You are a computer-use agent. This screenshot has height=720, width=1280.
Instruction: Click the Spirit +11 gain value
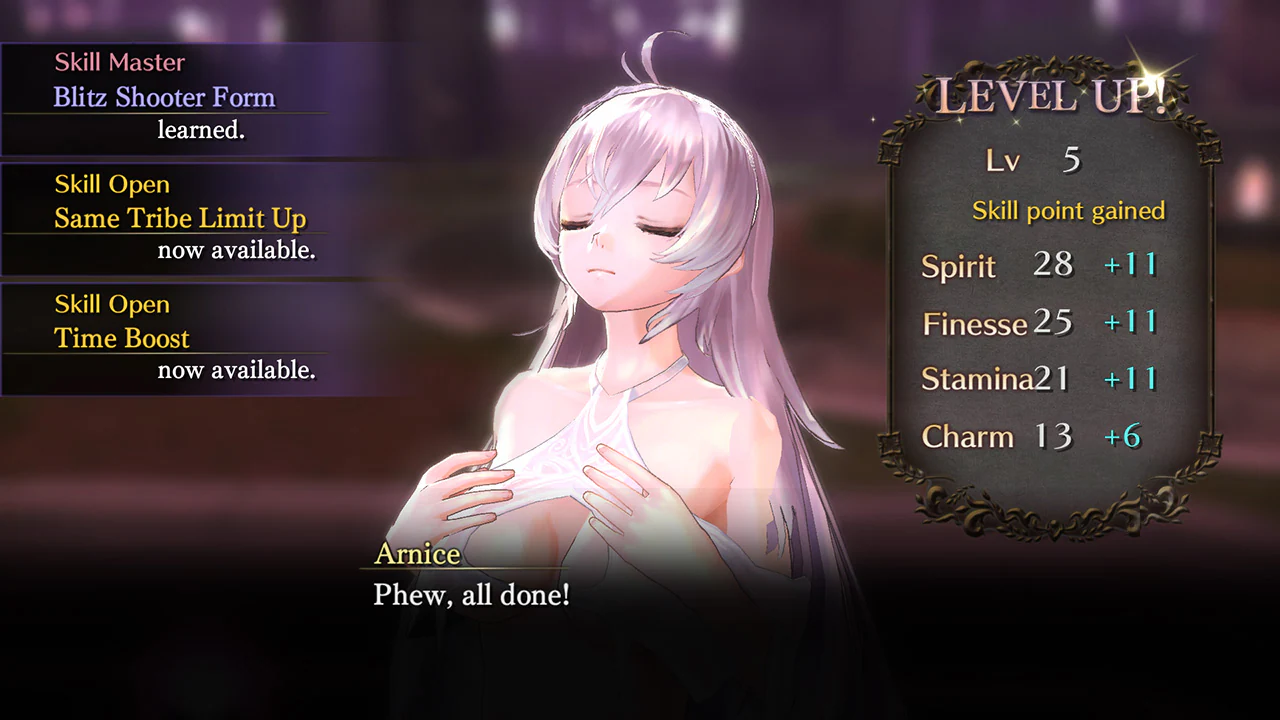(x=1131, y=265)
